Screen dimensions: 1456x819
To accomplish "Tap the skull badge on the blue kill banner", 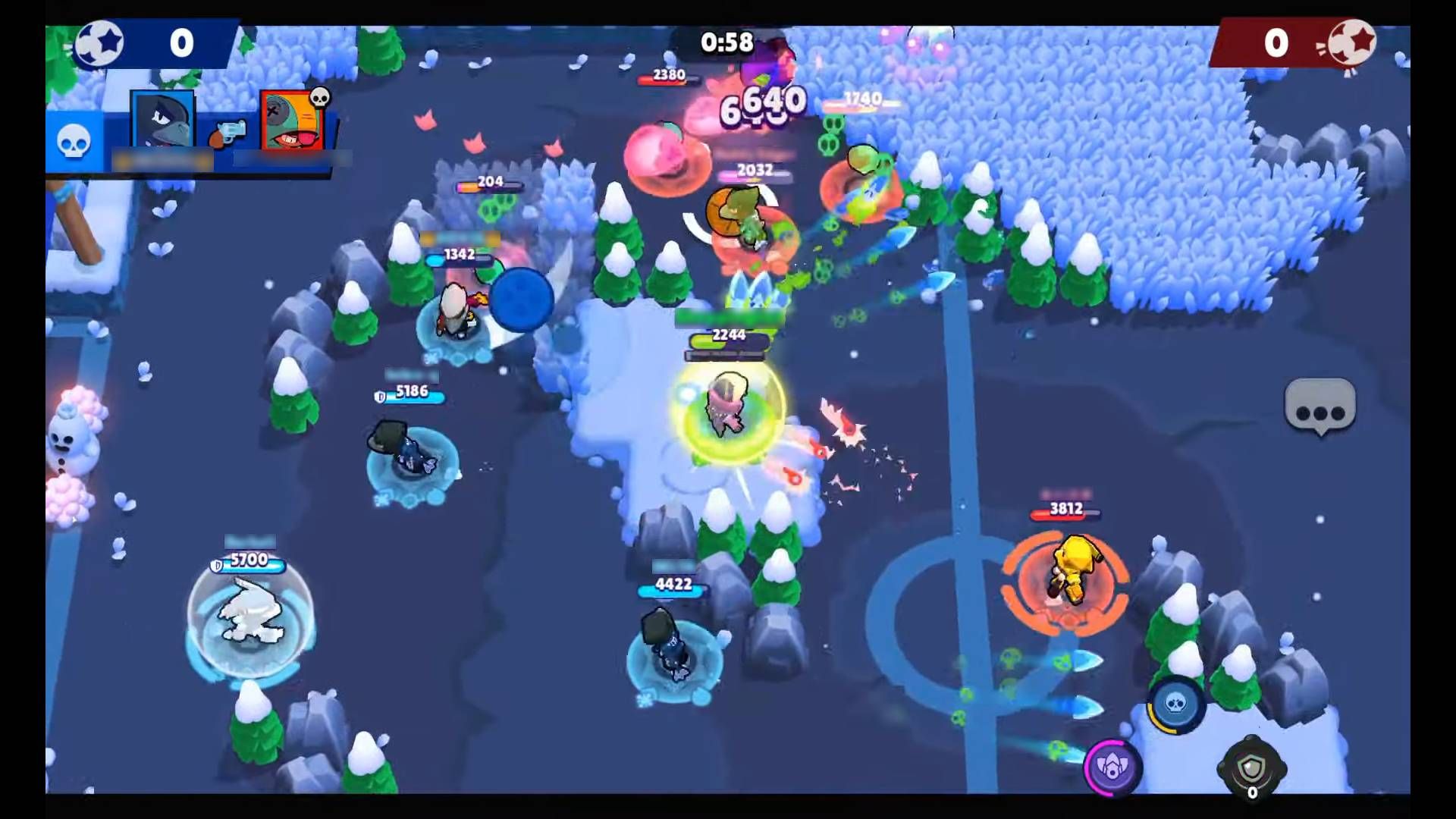I will pyautogui.click(x=74, y=142).
